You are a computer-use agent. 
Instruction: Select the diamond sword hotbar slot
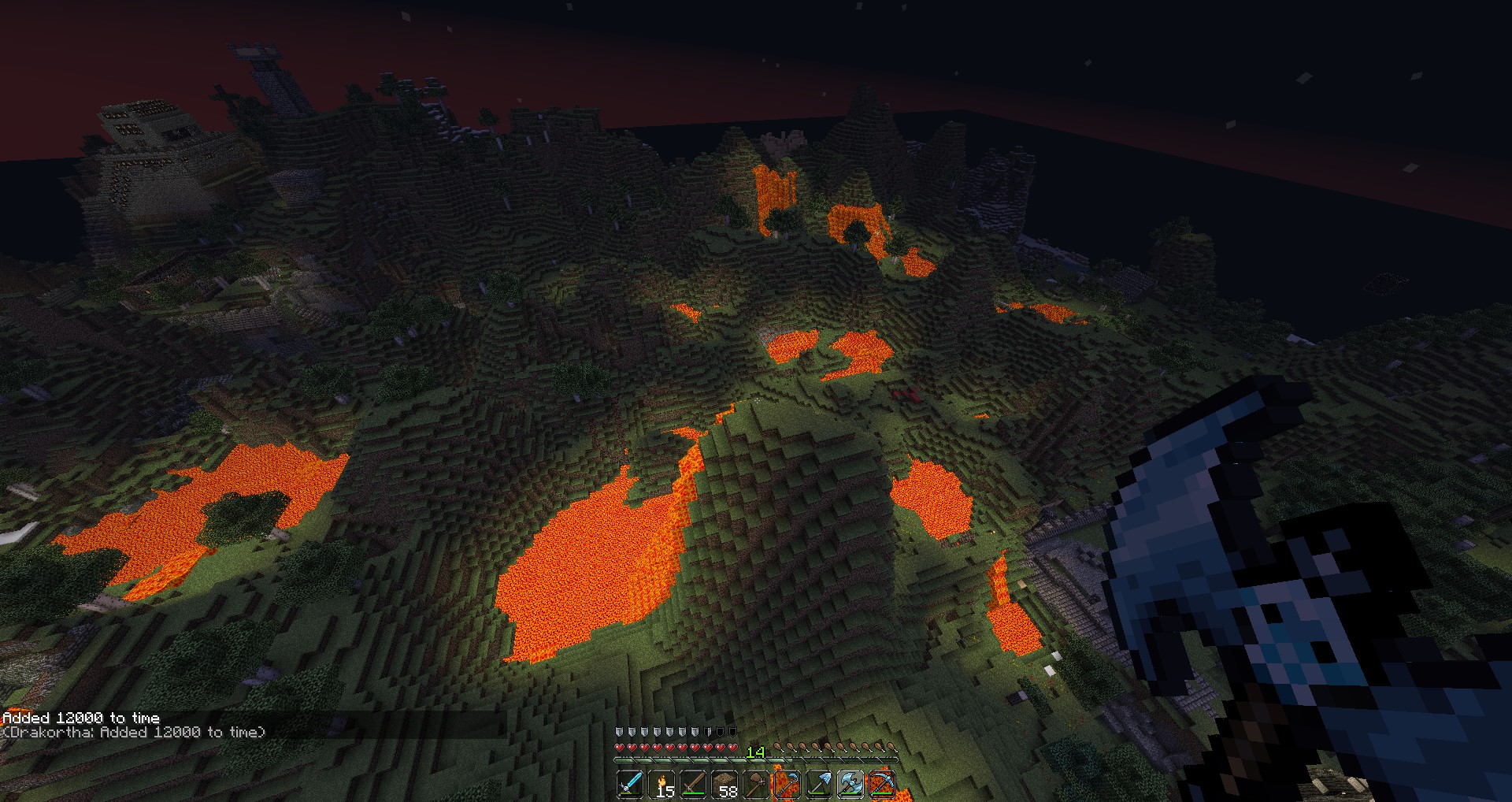tap(630, 785)
